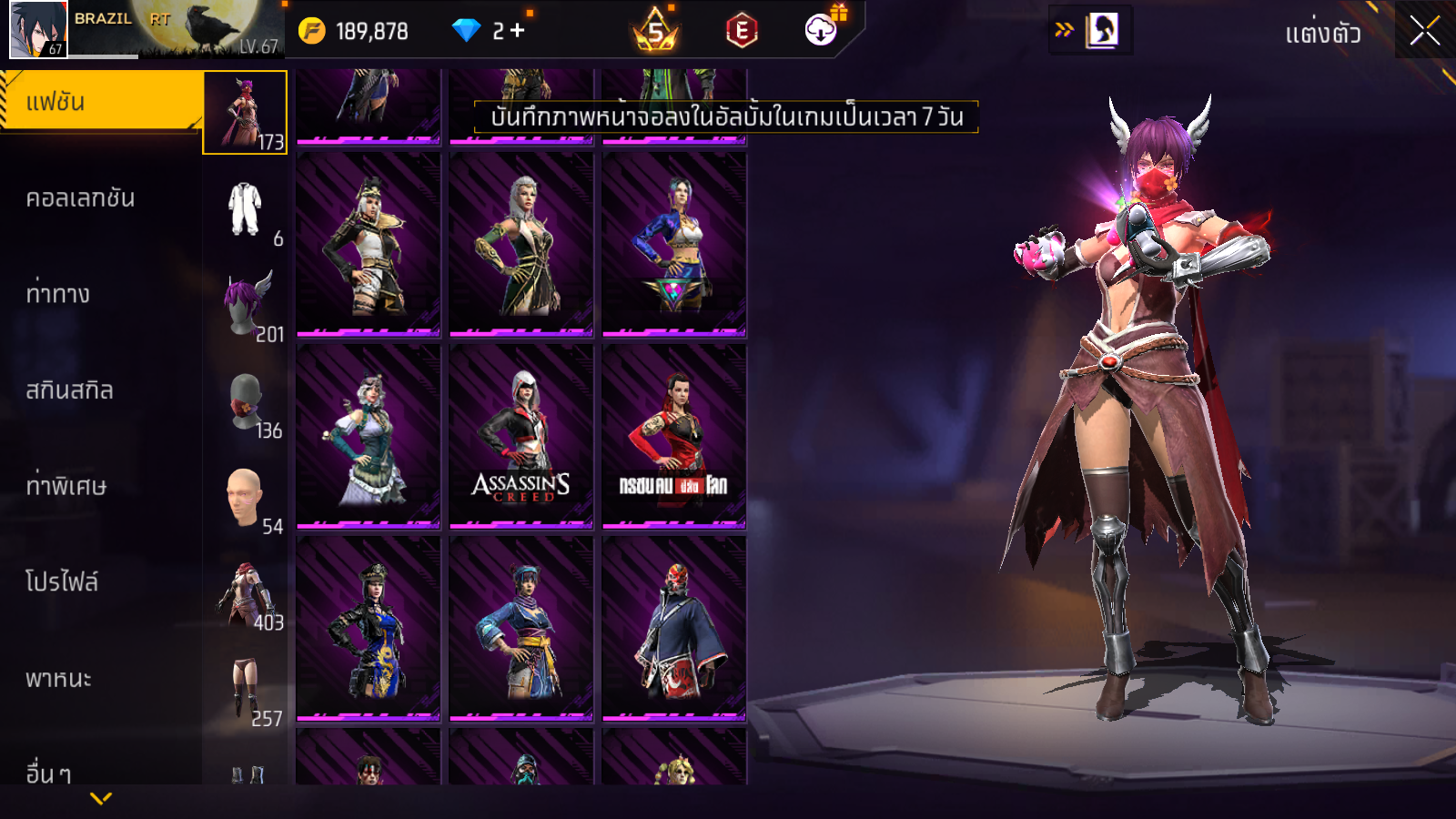Close the wardrobe with the X button

(1424, 31)
